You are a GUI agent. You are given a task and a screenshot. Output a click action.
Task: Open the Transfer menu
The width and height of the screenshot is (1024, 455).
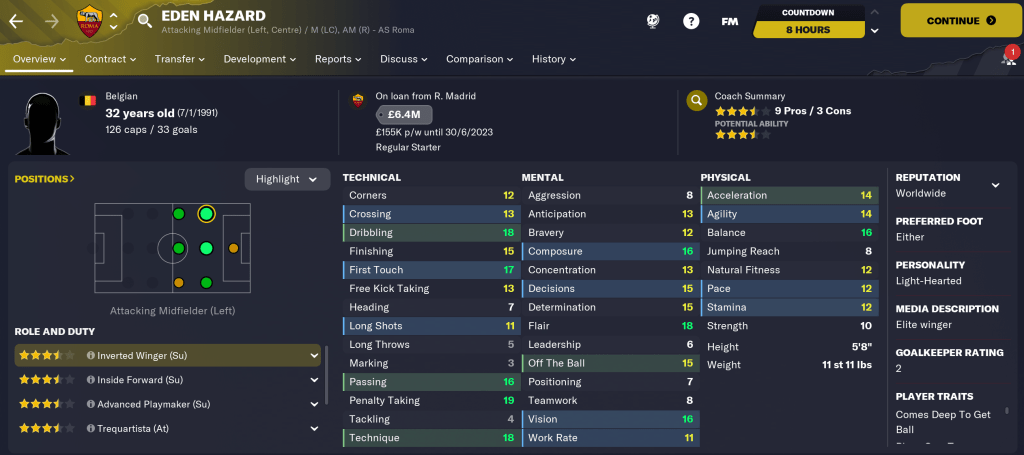coord(179,59)
